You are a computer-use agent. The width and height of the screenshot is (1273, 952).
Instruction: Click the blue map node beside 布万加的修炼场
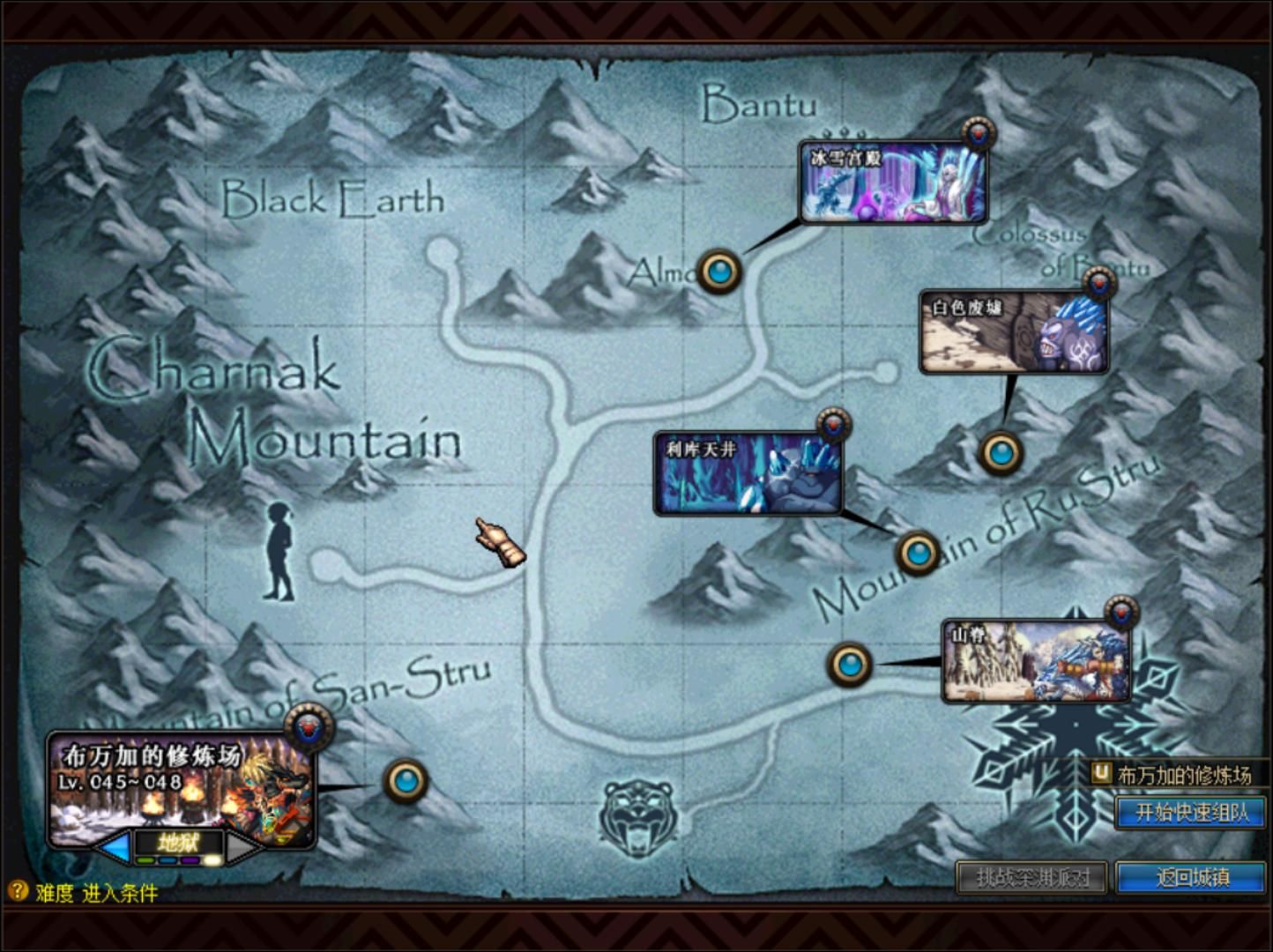[x=406, y=780]
